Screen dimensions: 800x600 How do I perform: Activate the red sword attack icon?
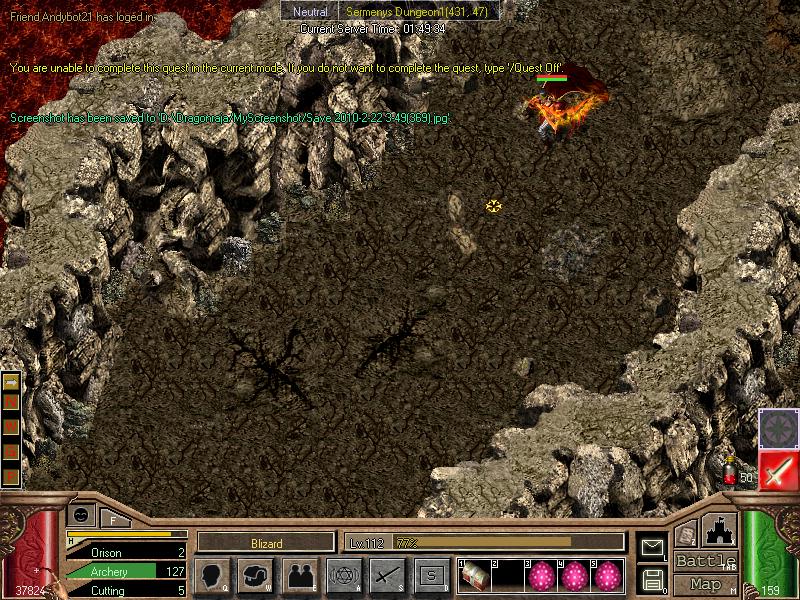tap(778, 470)
